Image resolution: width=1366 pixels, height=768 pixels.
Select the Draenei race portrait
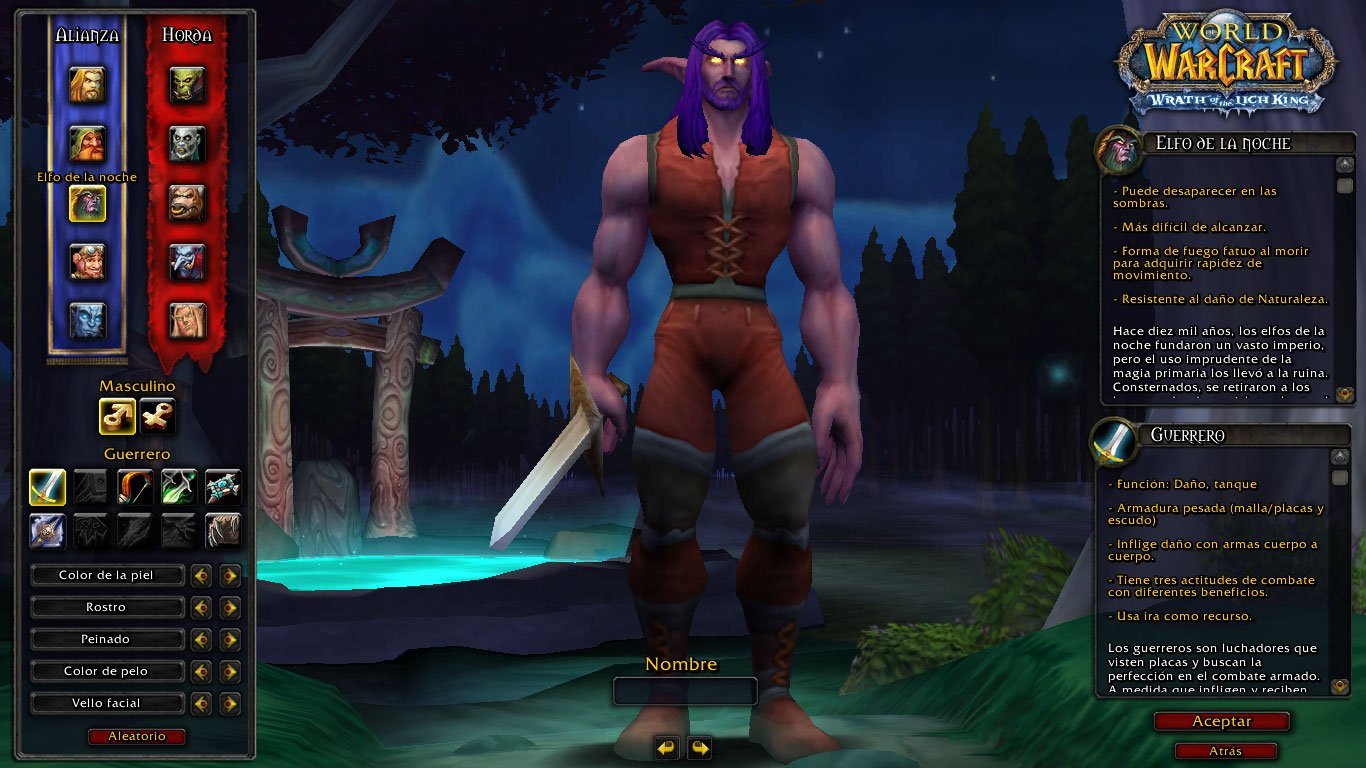tap(87, 320)
